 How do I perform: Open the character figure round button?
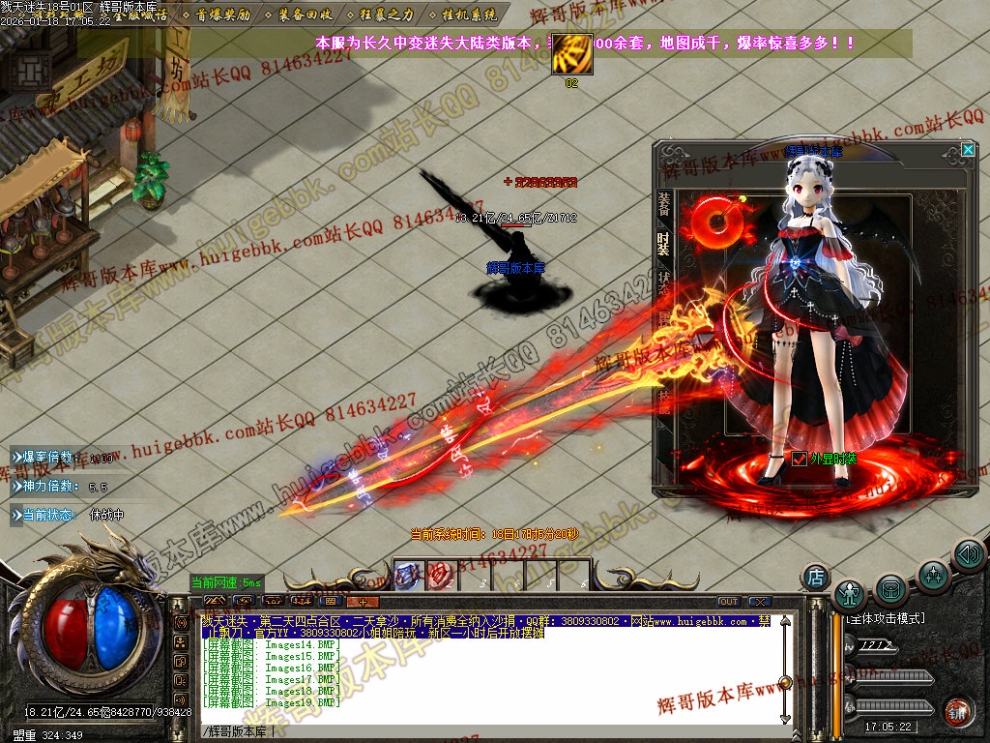click(849, 594)
